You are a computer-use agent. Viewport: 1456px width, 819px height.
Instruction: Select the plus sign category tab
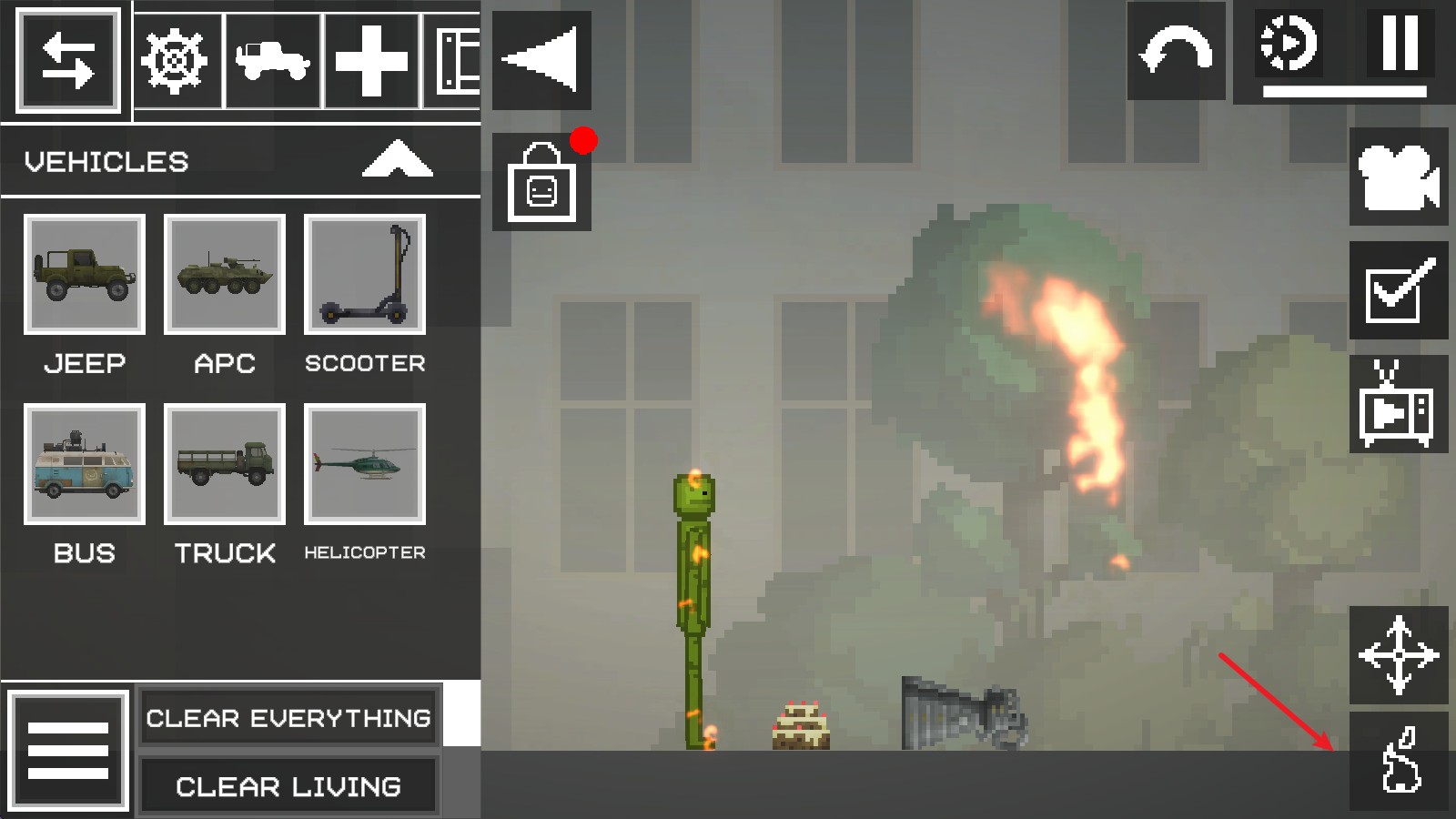click(370, 61)
